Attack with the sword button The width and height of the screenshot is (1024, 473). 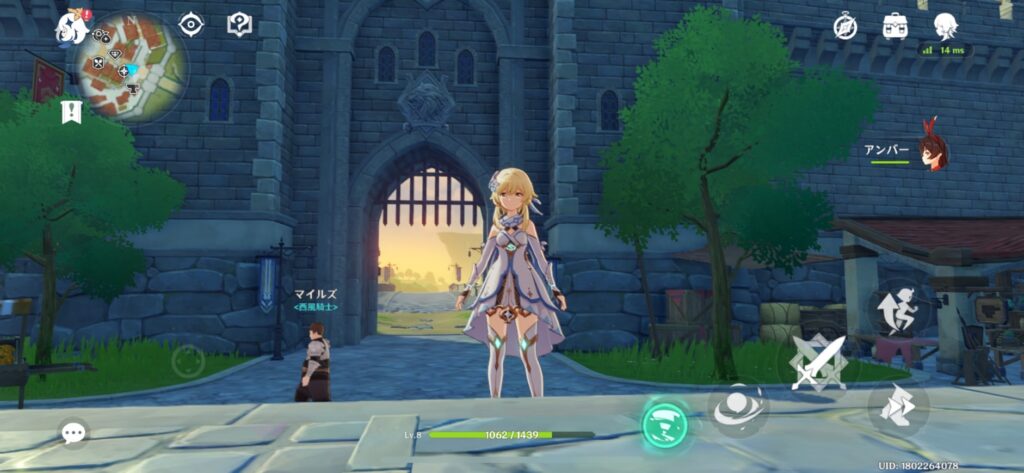(x=818, y=361)
